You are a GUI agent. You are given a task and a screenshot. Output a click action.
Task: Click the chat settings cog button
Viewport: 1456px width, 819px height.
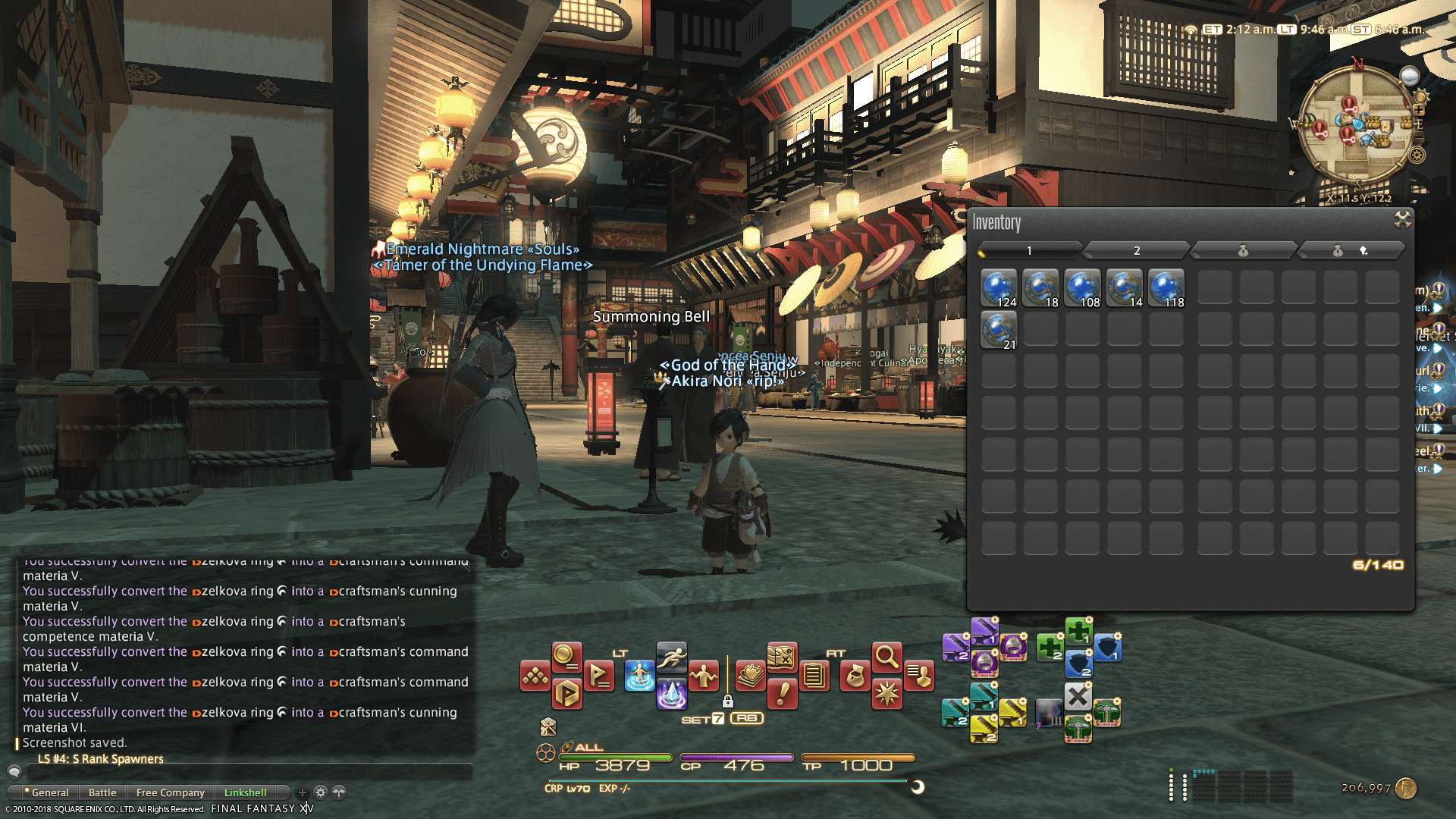point(320,792)
